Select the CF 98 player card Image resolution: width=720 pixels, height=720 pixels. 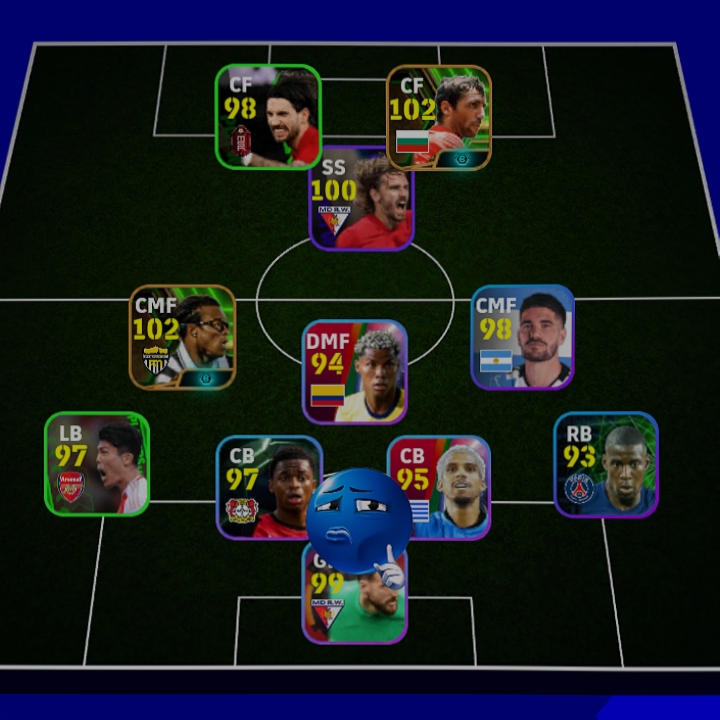click(x=268, y=116)
